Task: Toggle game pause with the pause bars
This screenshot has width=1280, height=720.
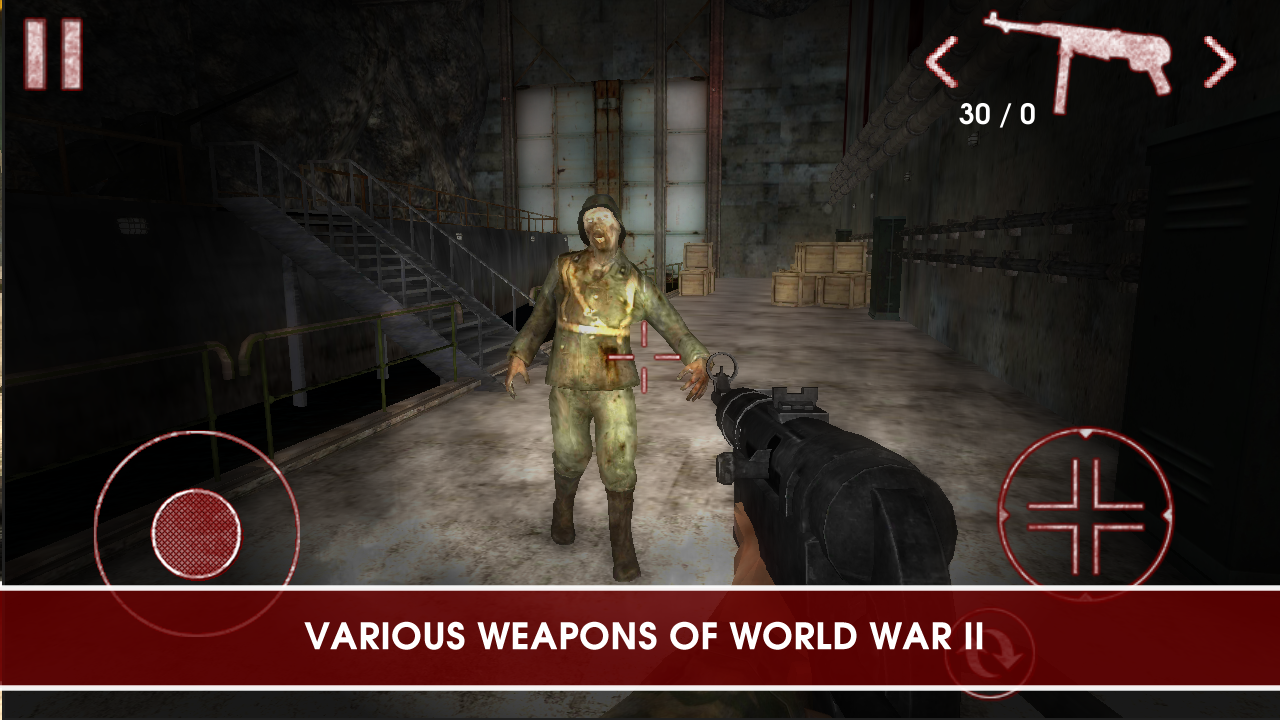Action: point(53,55)
